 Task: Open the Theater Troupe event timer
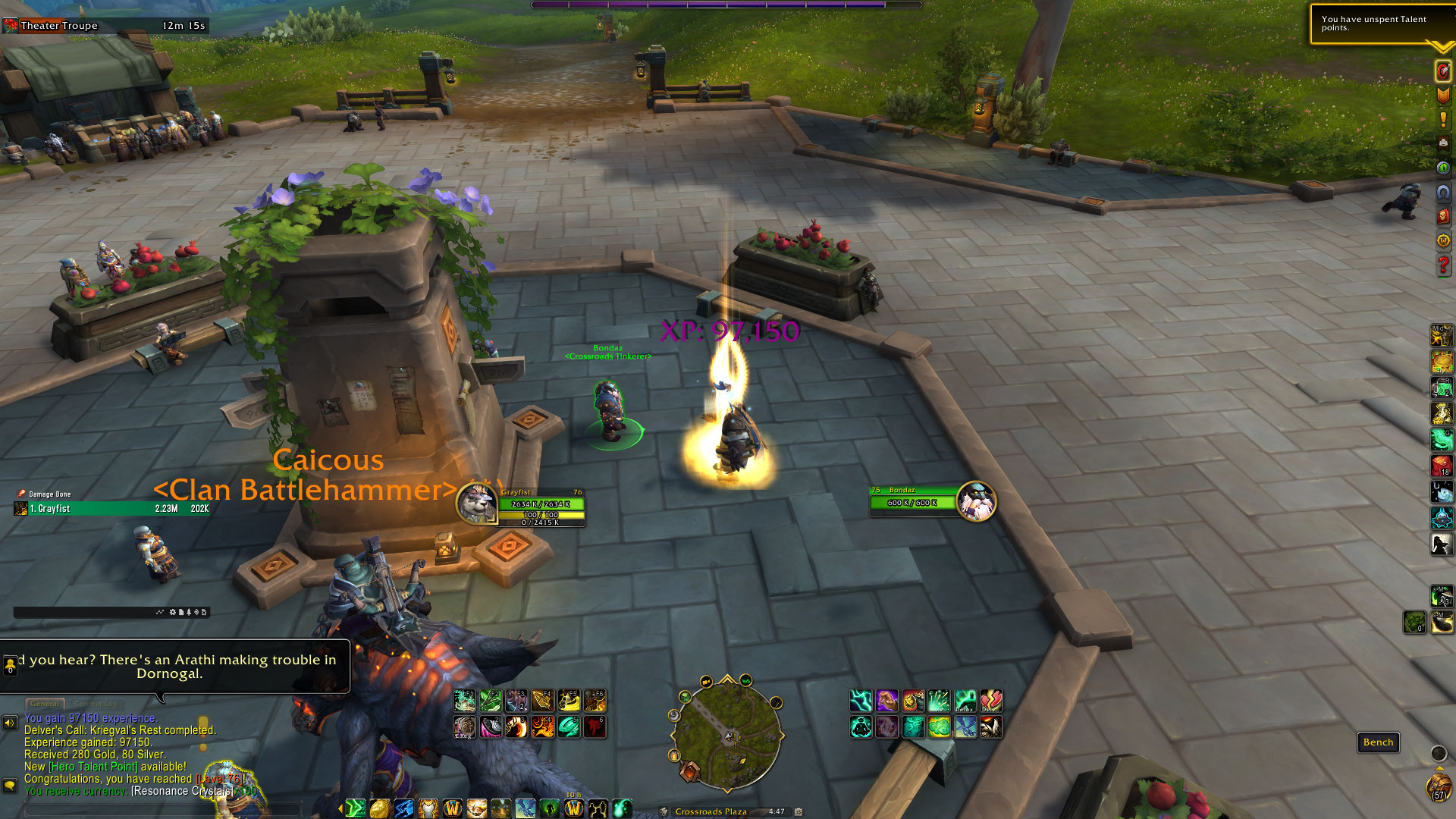(x=105, y=26)
